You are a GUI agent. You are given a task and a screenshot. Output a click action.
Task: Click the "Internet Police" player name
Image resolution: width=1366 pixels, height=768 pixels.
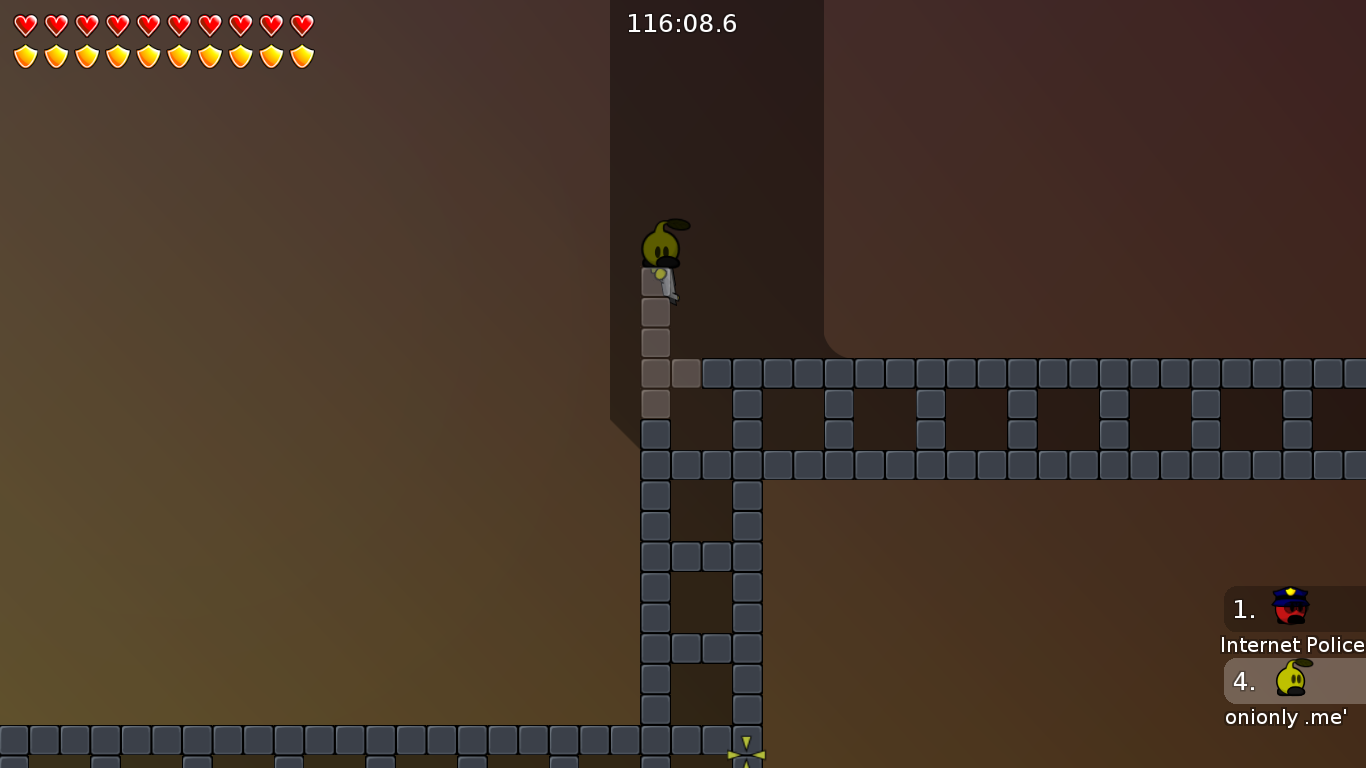click(x=1291, y=645)
